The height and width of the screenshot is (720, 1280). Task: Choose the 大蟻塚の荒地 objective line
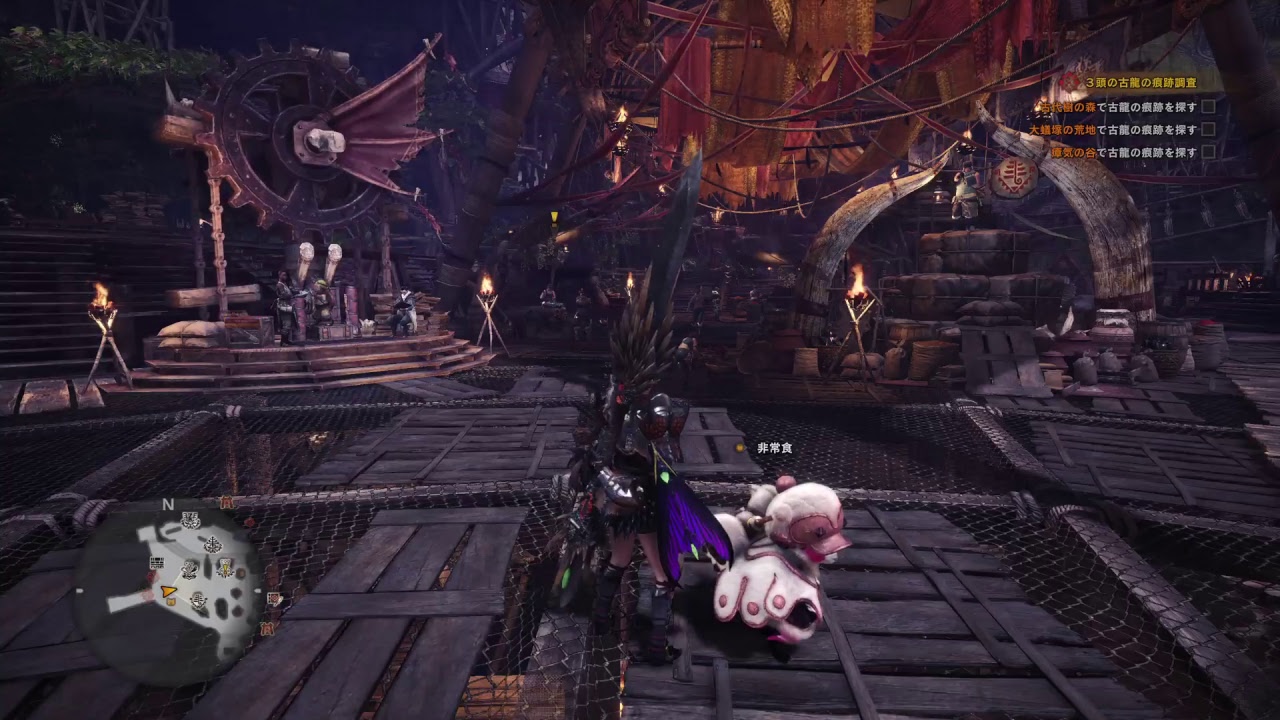[x=1112, y=129]
